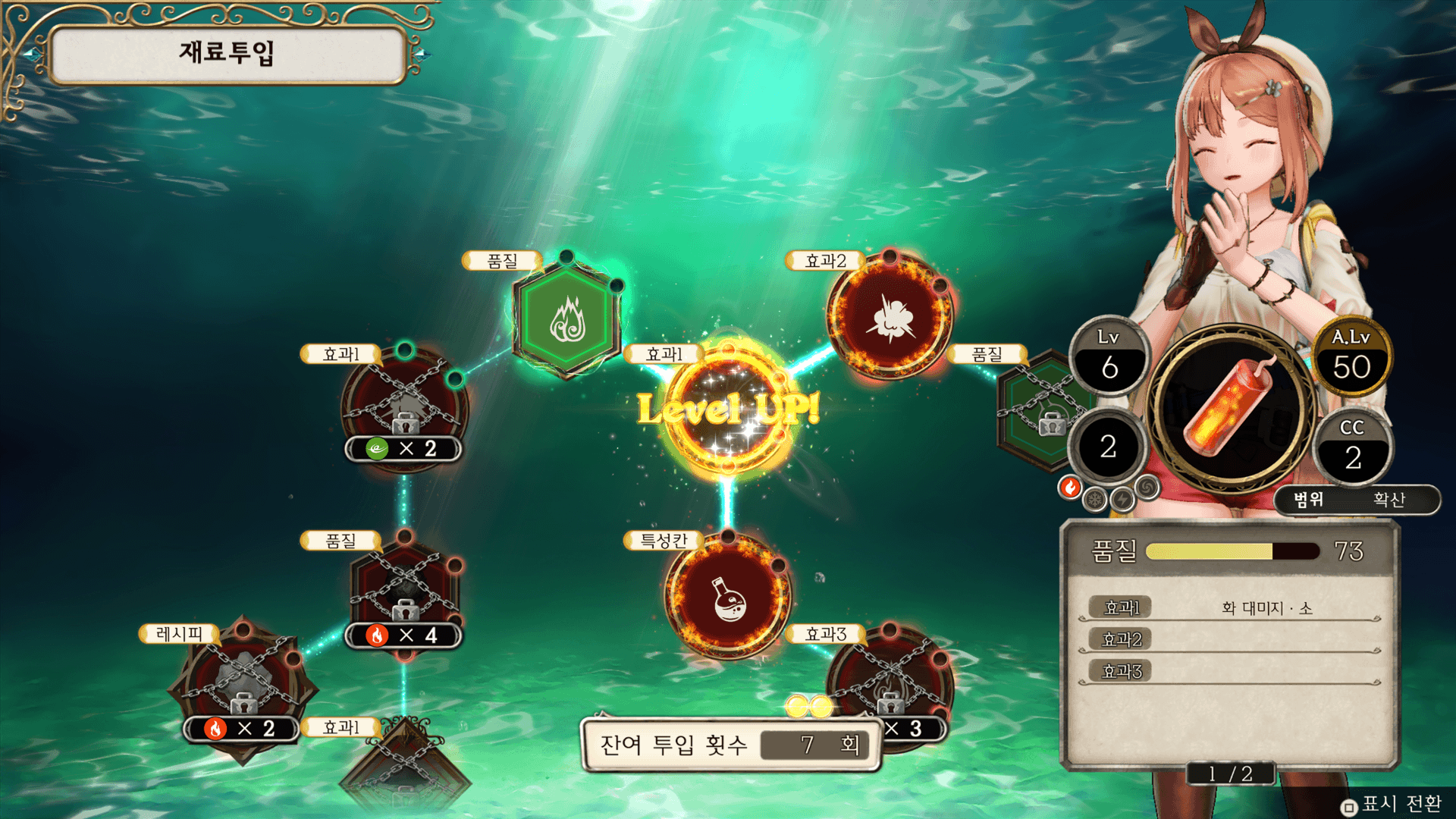Select the green 품질 flame hexagon node
Screen dimensions: 1456x819
point(567,318)
